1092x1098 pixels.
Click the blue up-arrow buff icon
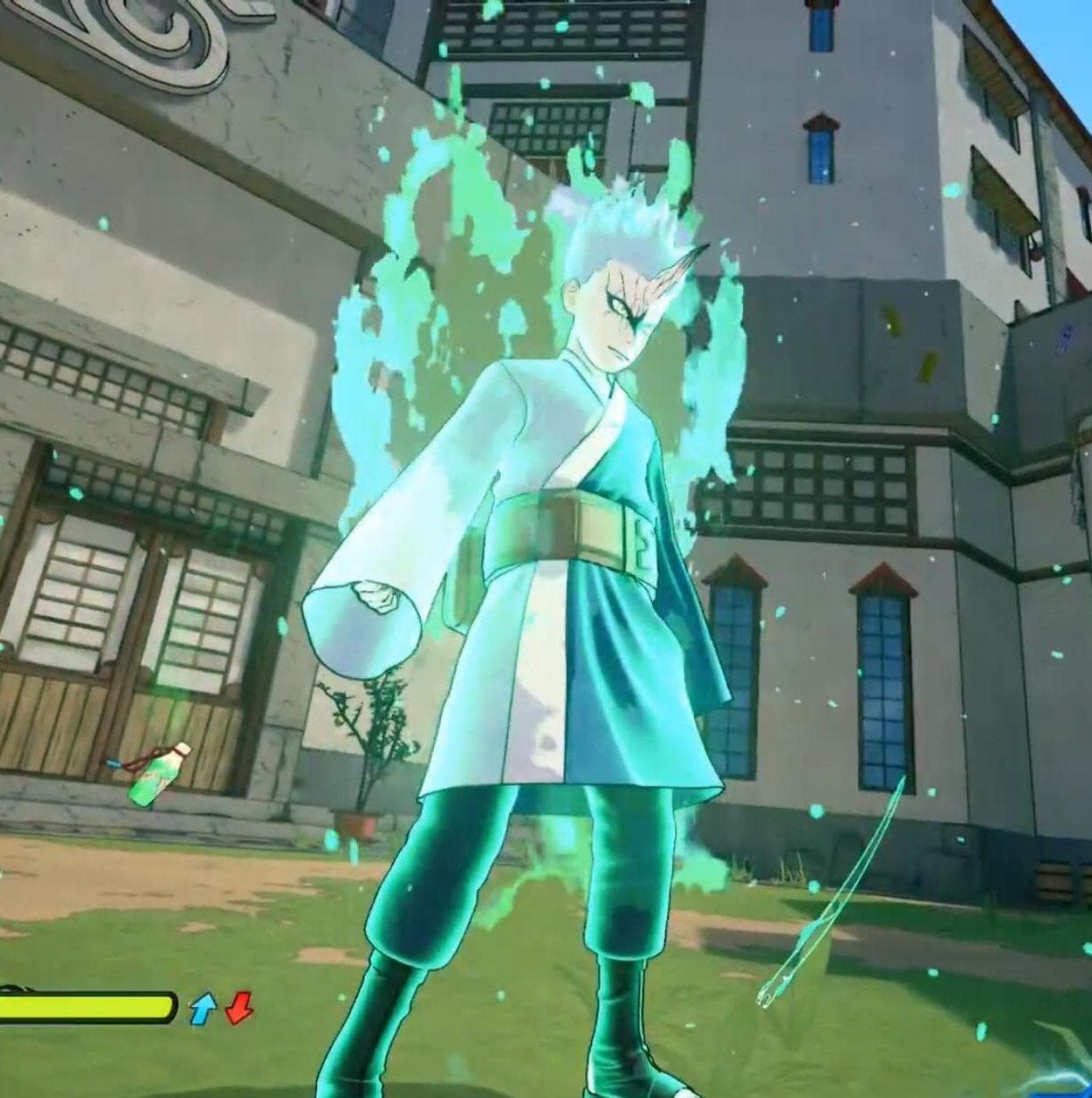(x=204, y=1008)
